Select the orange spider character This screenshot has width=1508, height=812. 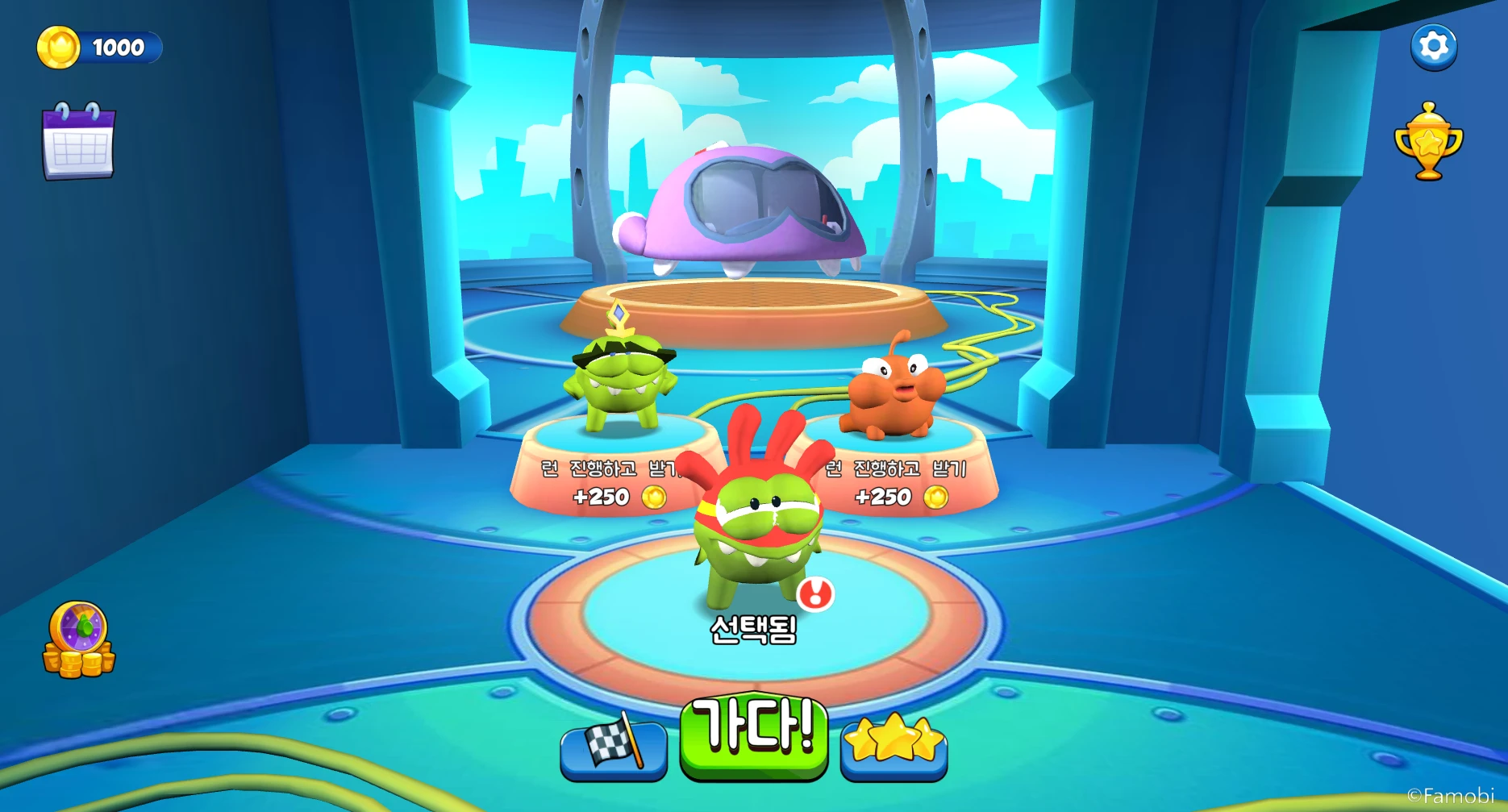[895, 395]
